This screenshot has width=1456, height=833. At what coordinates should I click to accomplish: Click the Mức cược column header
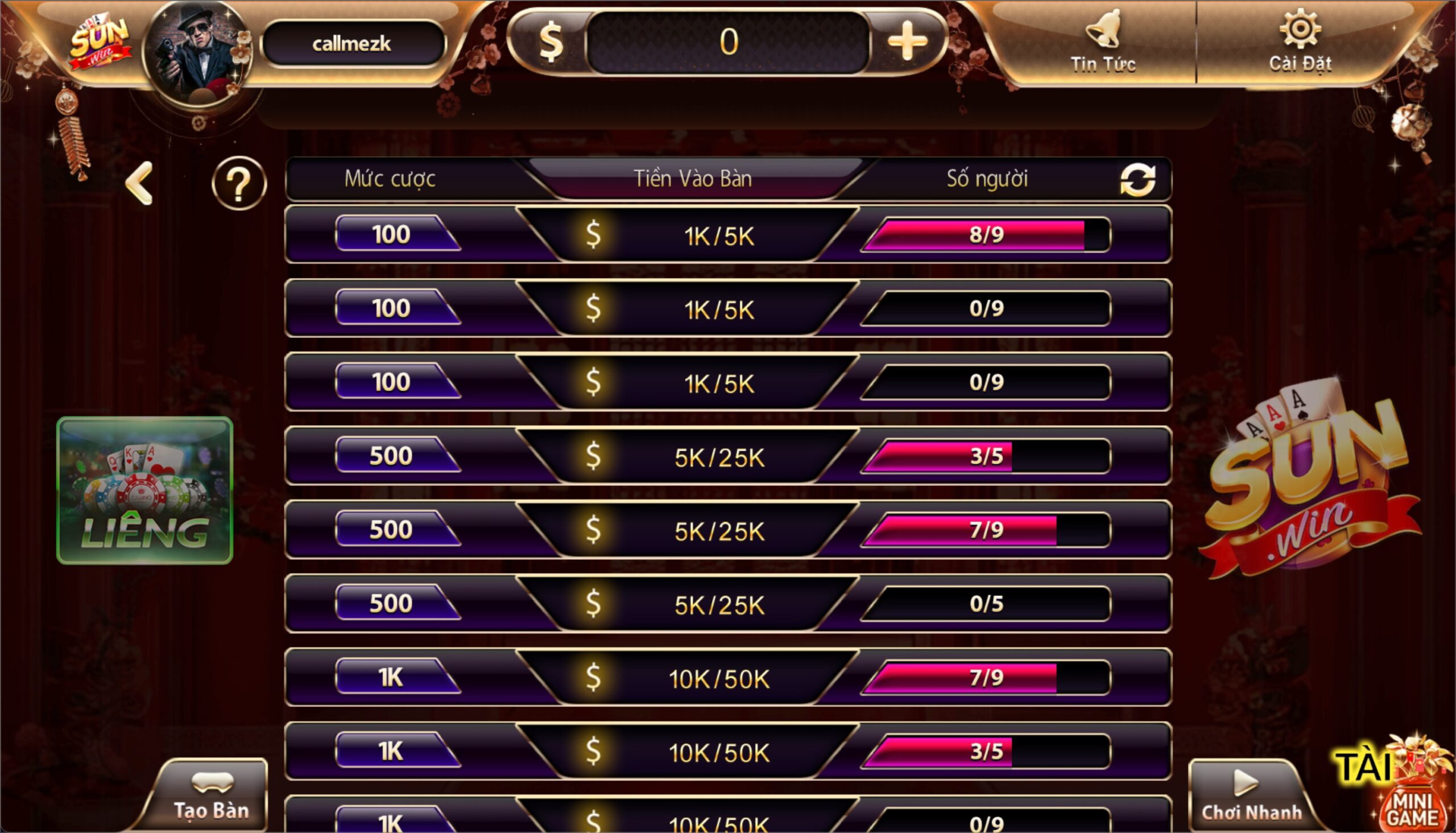click(391, 179)
